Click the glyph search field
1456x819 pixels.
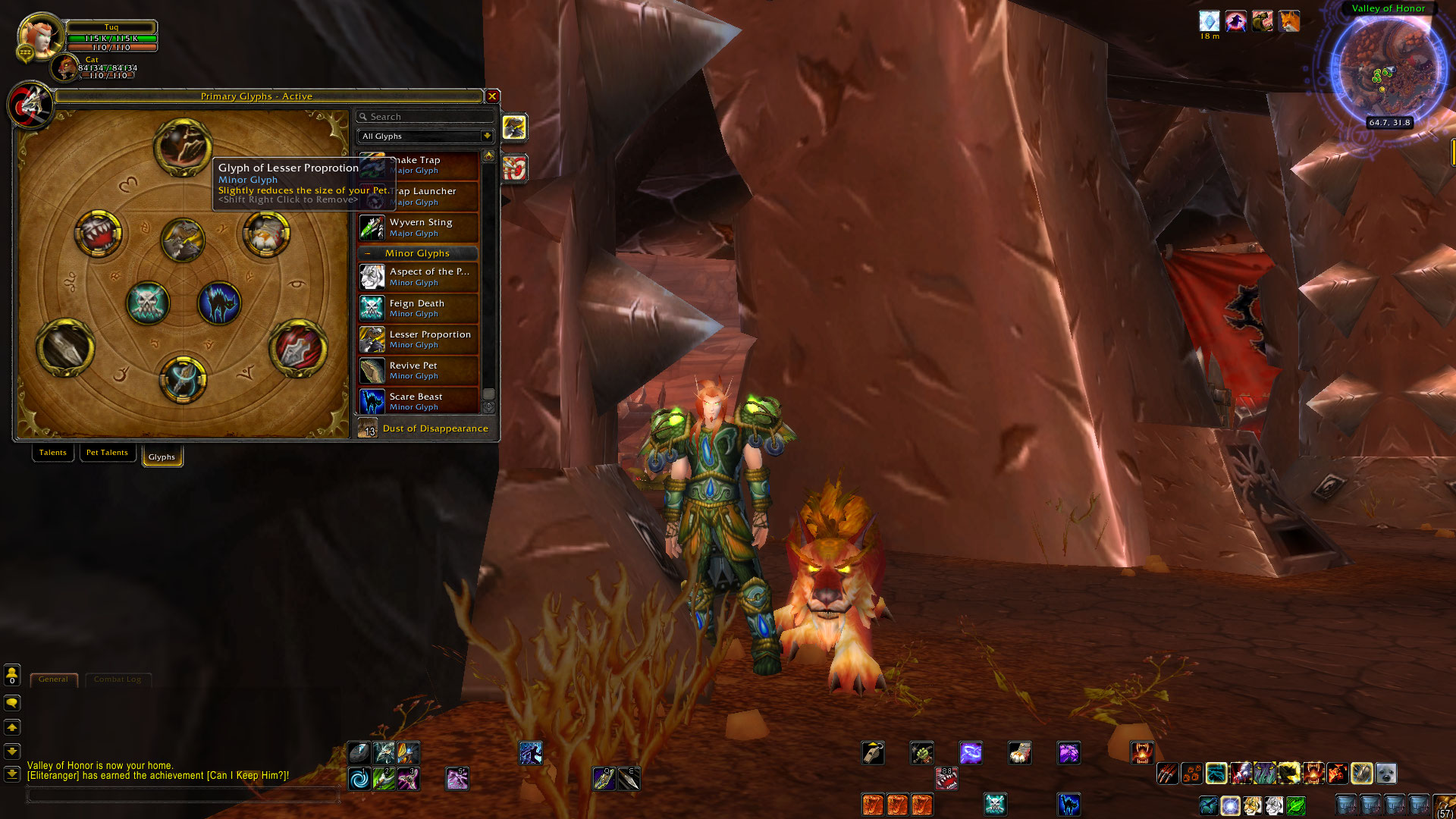[425, 116]
